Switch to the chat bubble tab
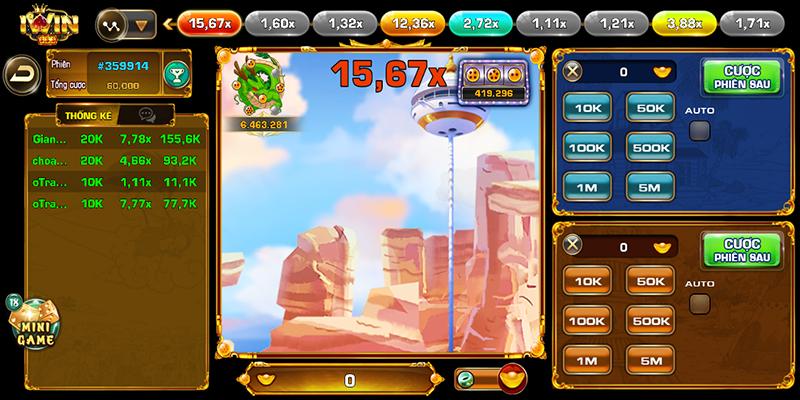Viewport: 800px width, 400px height. click(x=148, y=115)
